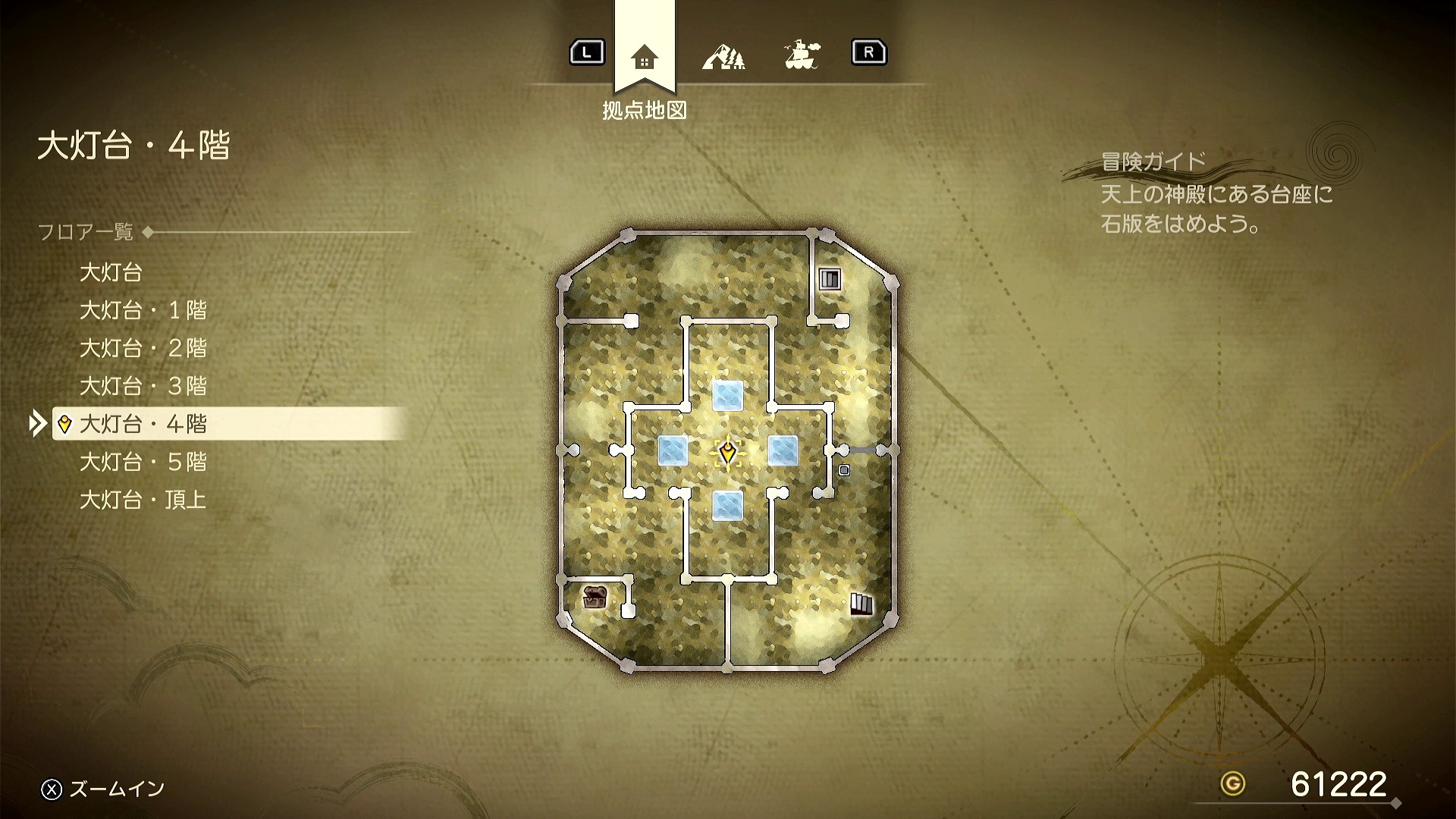Choose floor 大灯台・1階
This screenshot has width=1456, height=819.
click(143, 310)
